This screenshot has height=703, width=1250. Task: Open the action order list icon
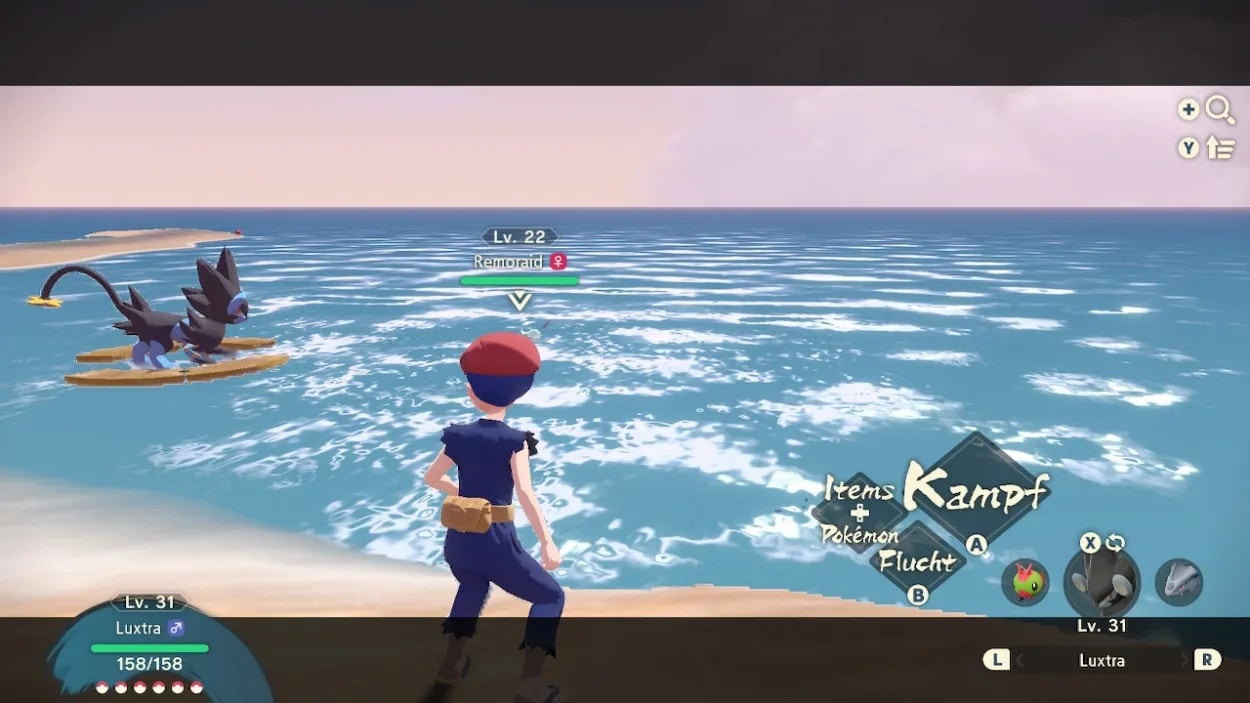tap(1220, 148)
